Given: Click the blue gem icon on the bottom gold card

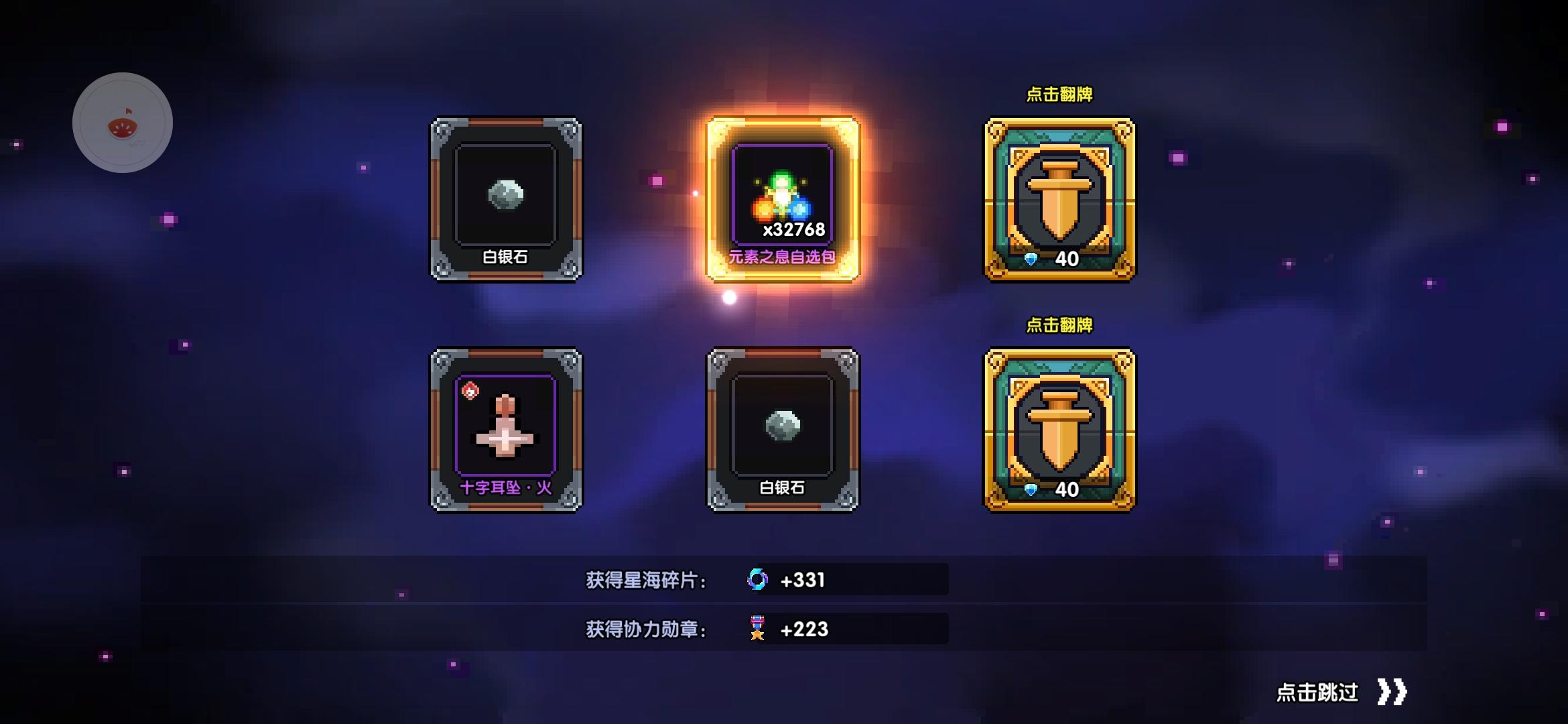Looking at the screenshot, I should point(1032,489).
